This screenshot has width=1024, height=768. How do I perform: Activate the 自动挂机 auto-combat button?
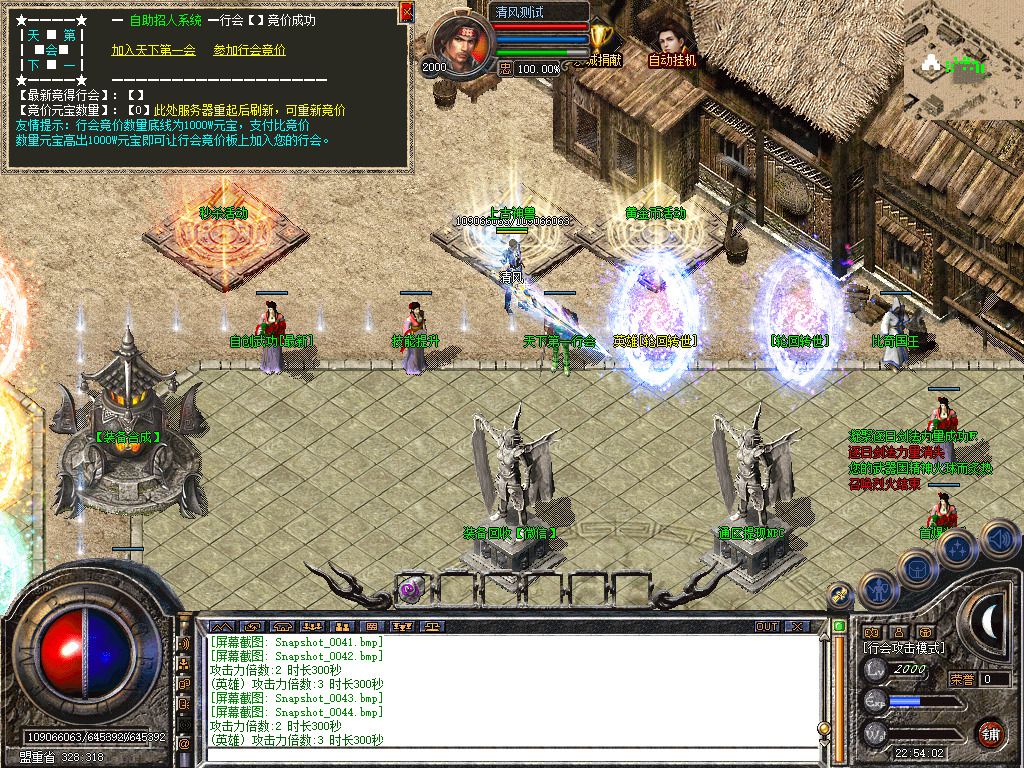672,46
